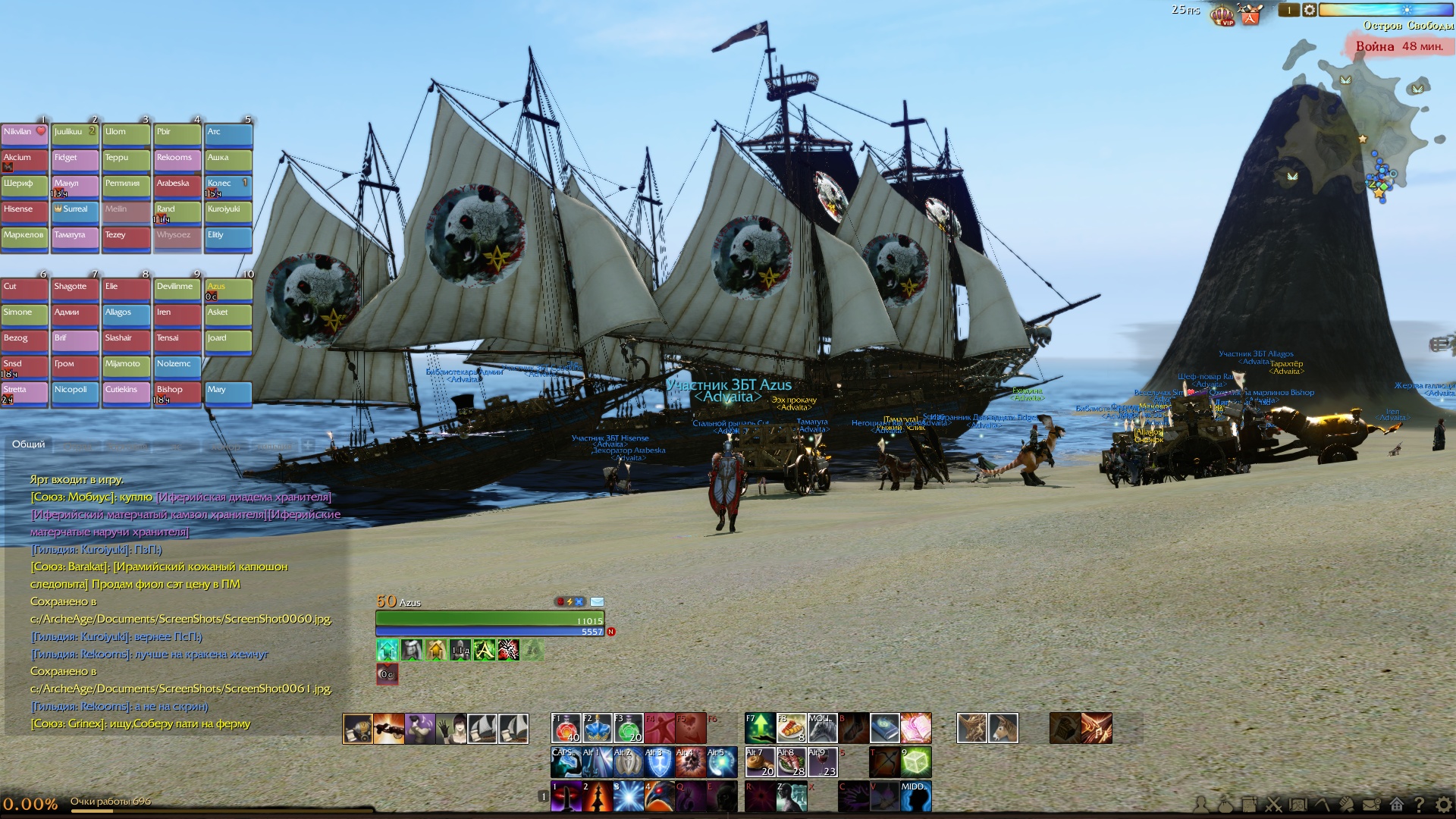Screen dimensions: 1456x819
Task: Open the crossed swords skills menu
Action: 1274,804
